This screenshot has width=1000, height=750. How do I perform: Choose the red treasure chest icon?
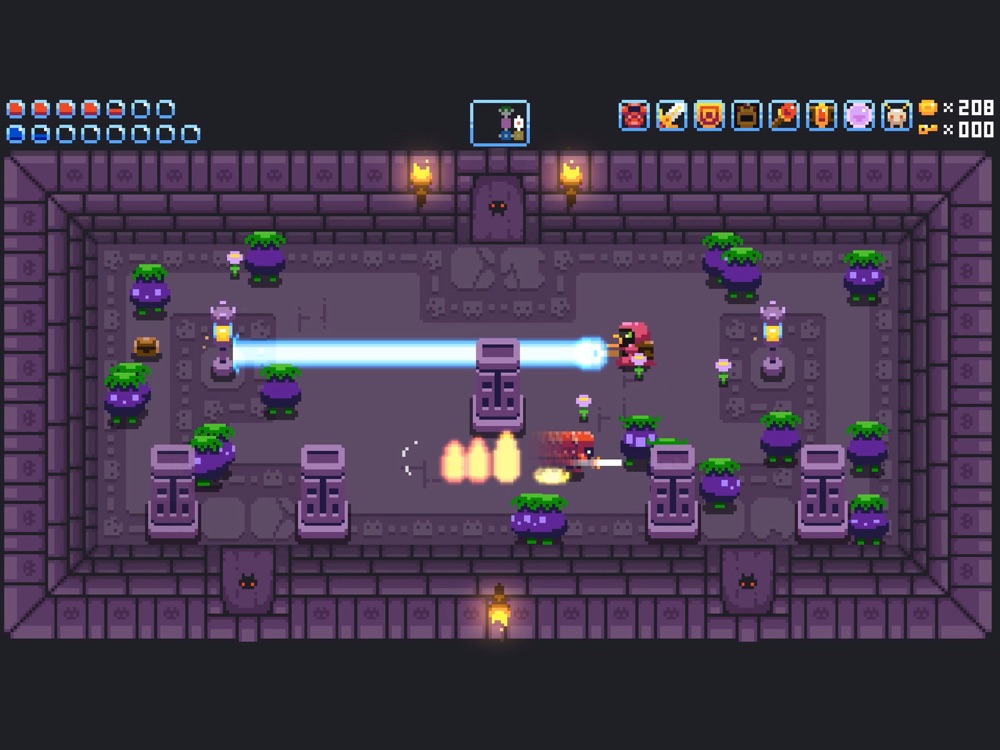coord(821,116)
